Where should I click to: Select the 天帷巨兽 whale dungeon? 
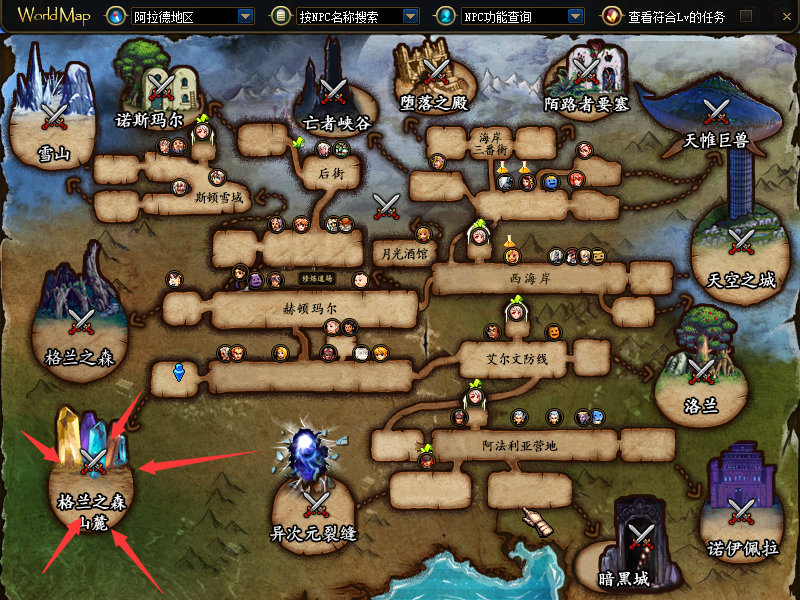(715, 110)
